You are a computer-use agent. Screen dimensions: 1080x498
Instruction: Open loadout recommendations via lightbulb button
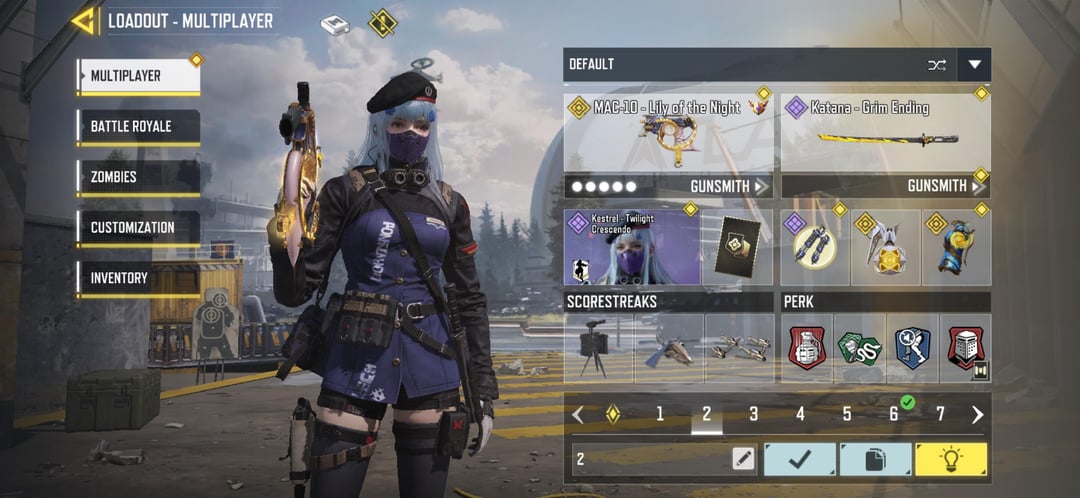[950, 459]
